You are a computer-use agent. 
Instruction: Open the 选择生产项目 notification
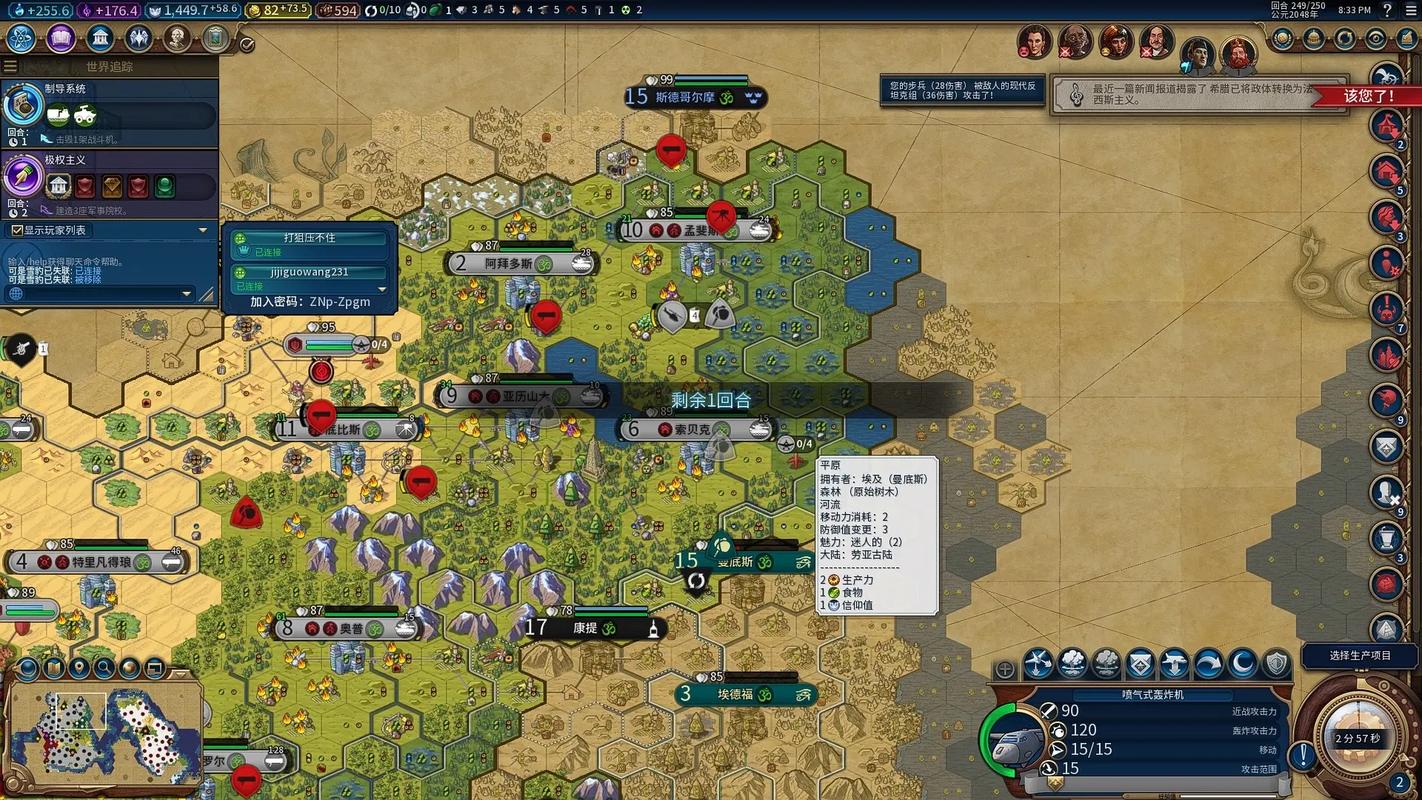pyautogui.click(x=1360, y=656)
